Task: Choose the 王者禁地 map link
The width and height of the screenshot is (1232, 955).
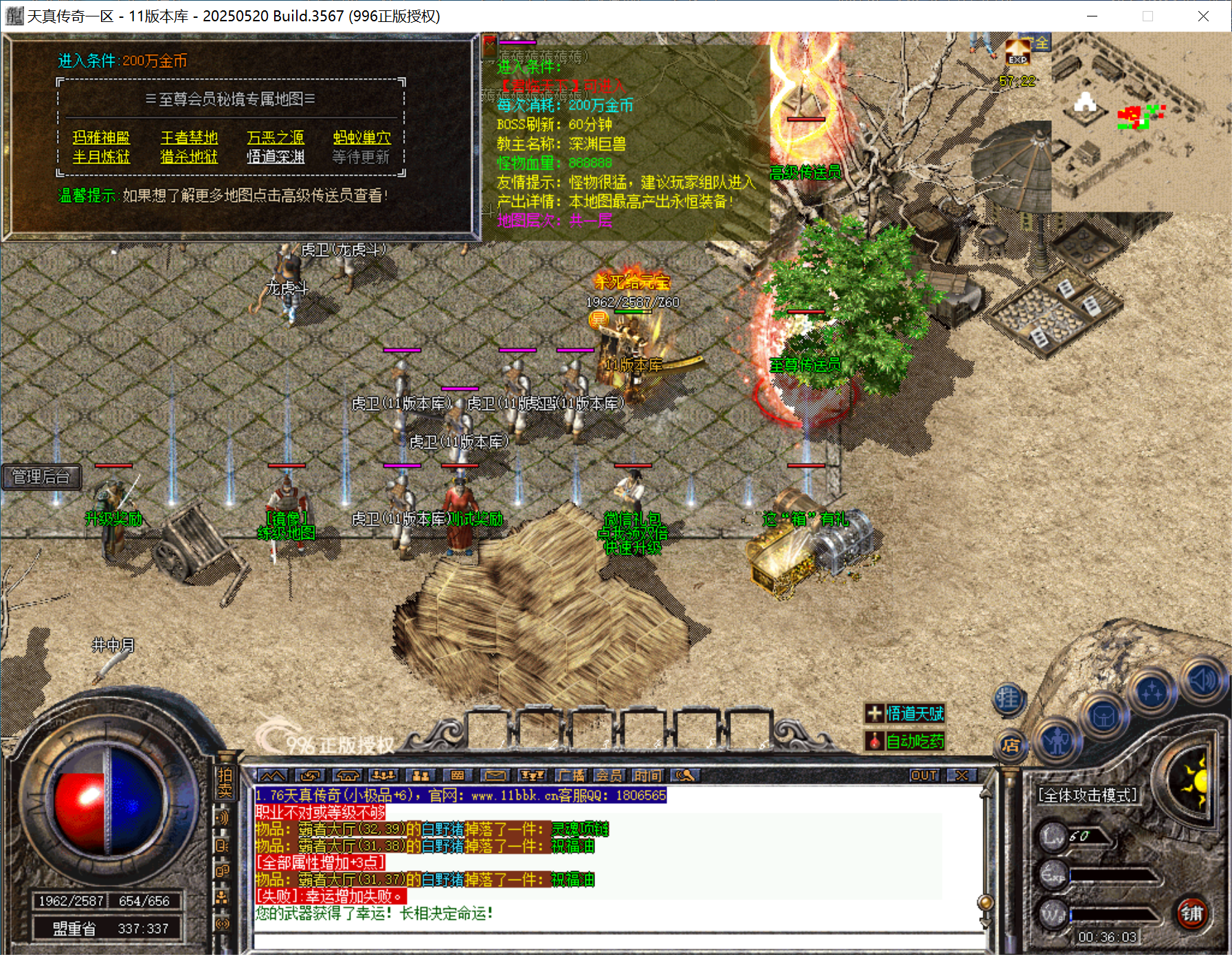Action: (x=189, y=137)
